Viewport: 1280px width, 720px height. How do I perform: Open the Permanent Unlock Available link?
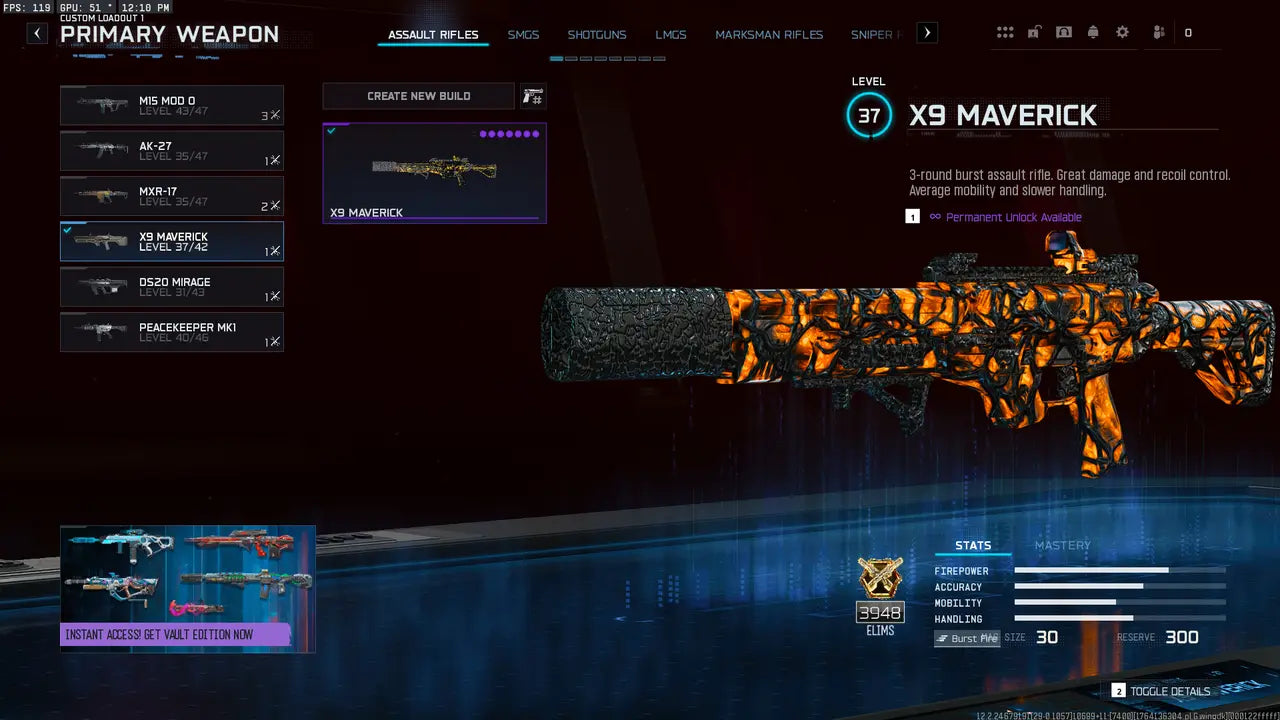click(1016, 217)
